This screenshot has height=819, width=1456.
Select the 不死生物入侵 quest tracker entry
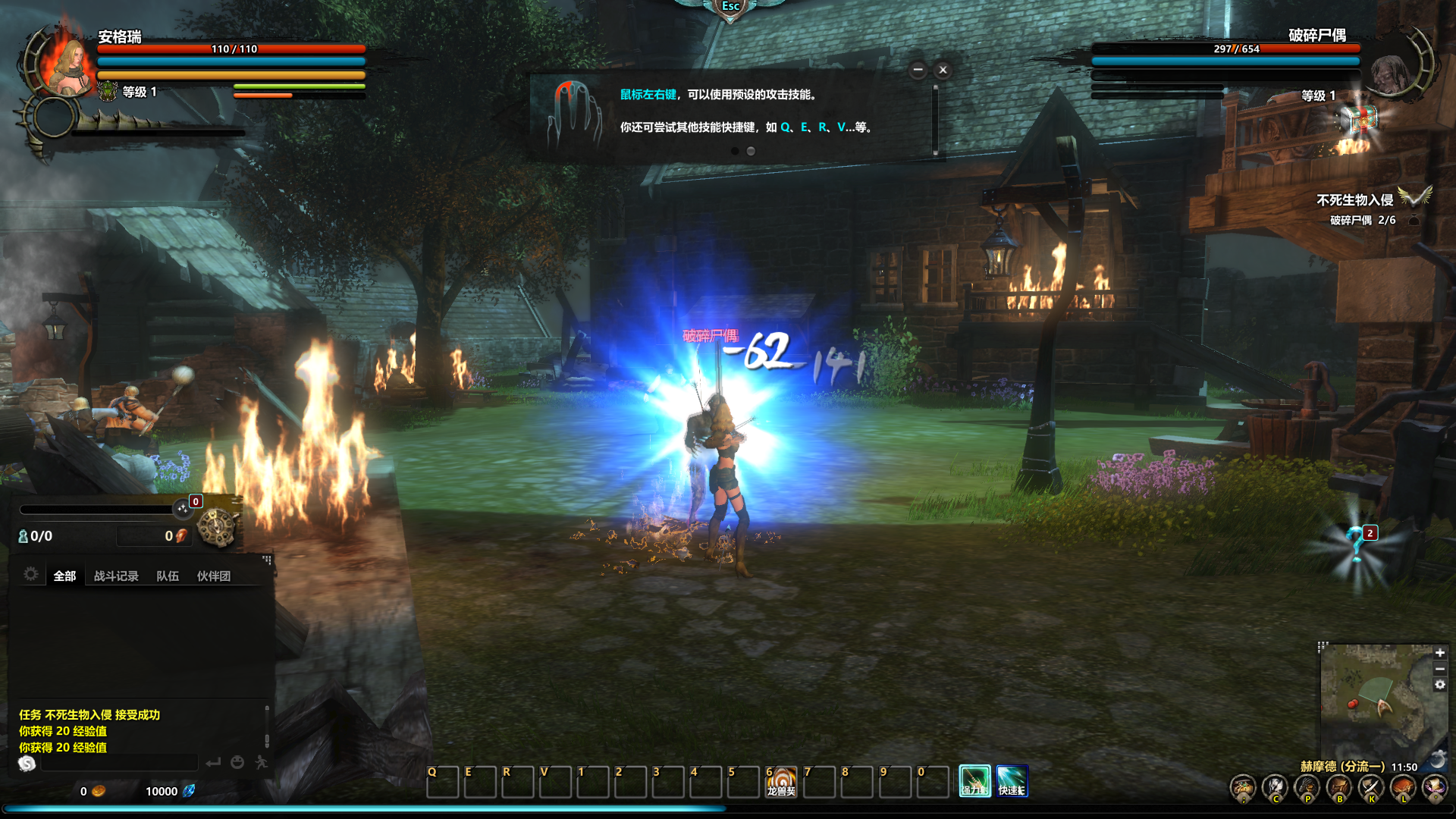[1354, 200]
